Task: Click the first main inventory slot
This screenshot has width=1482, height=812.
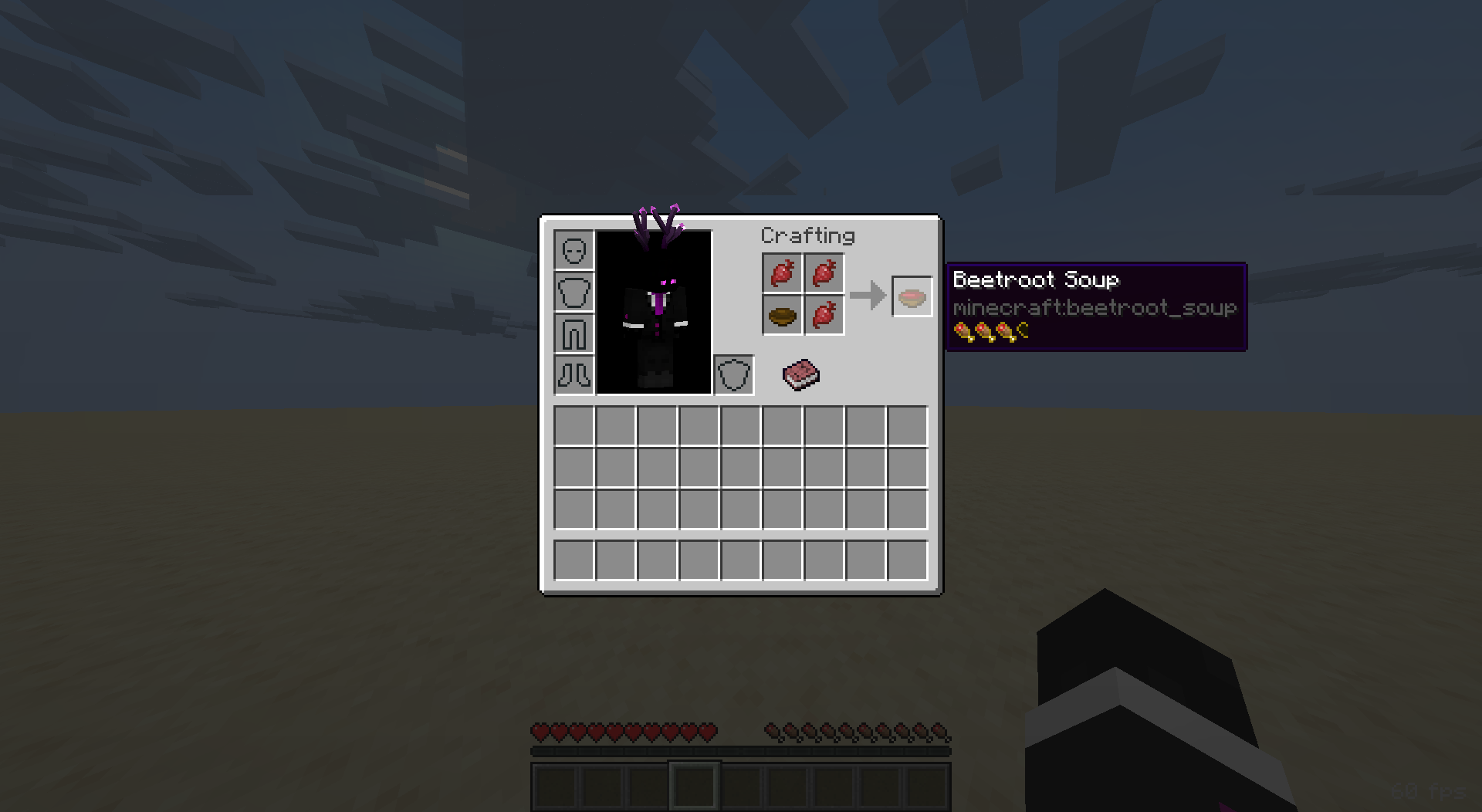Action: [x=574, y=427]
